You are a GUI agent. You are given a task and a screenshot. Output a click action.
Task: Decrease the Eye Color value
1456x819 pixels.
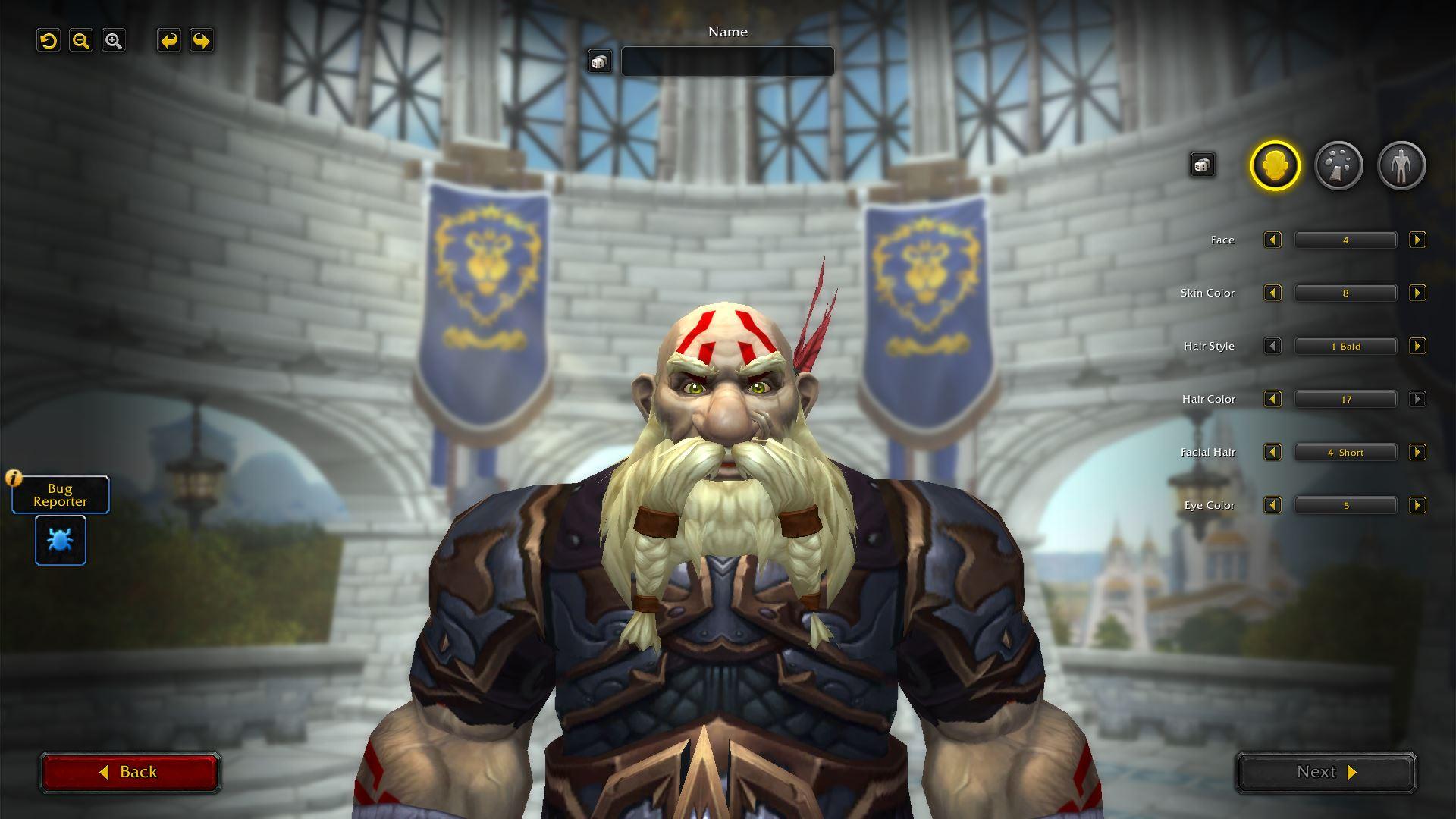tap(1272, 505)
